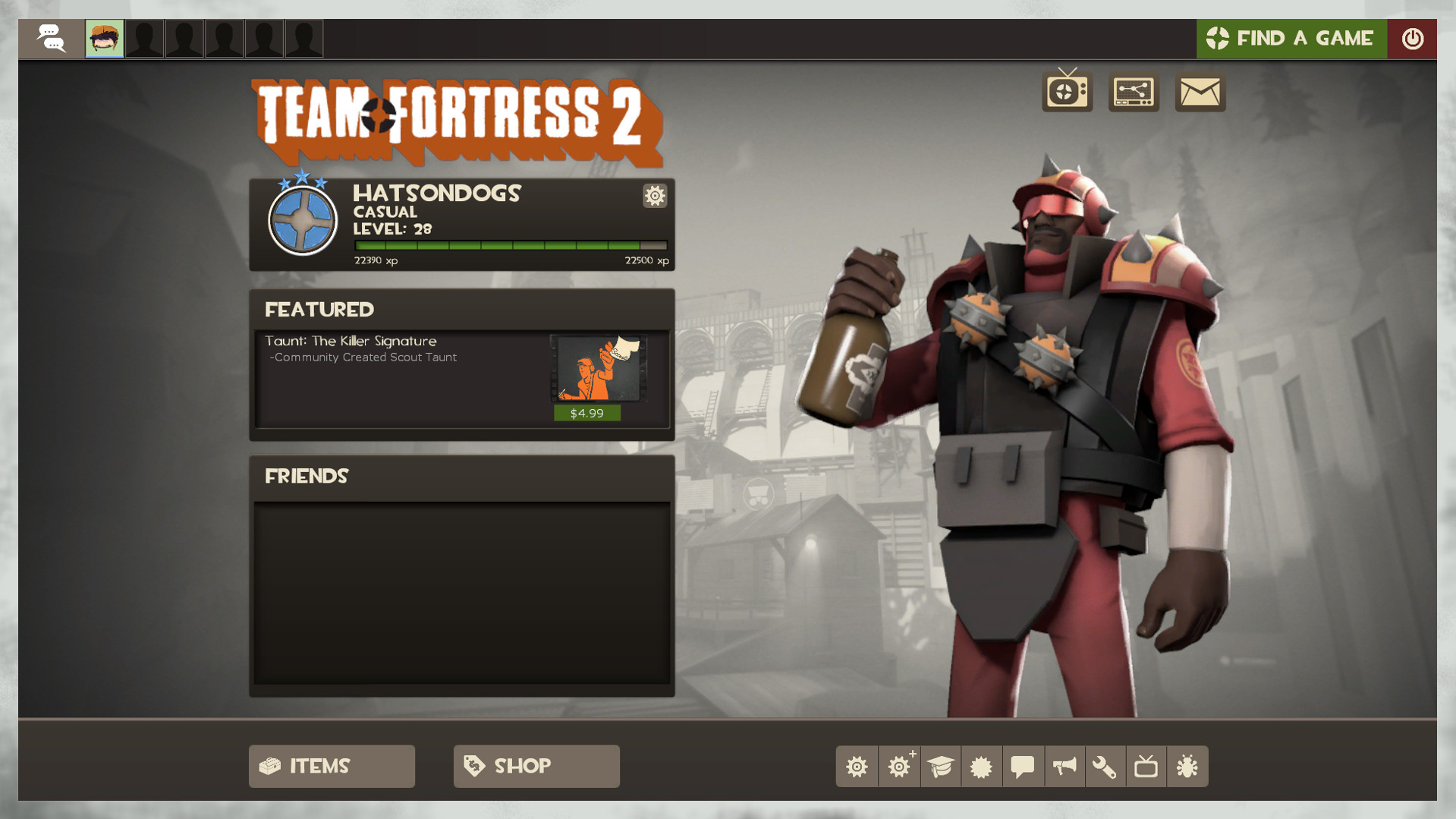Viewport: 1456px width, 819px height.
Task: Buy the Killer Signature taunt for $4.99
Action: coord(587,413)
